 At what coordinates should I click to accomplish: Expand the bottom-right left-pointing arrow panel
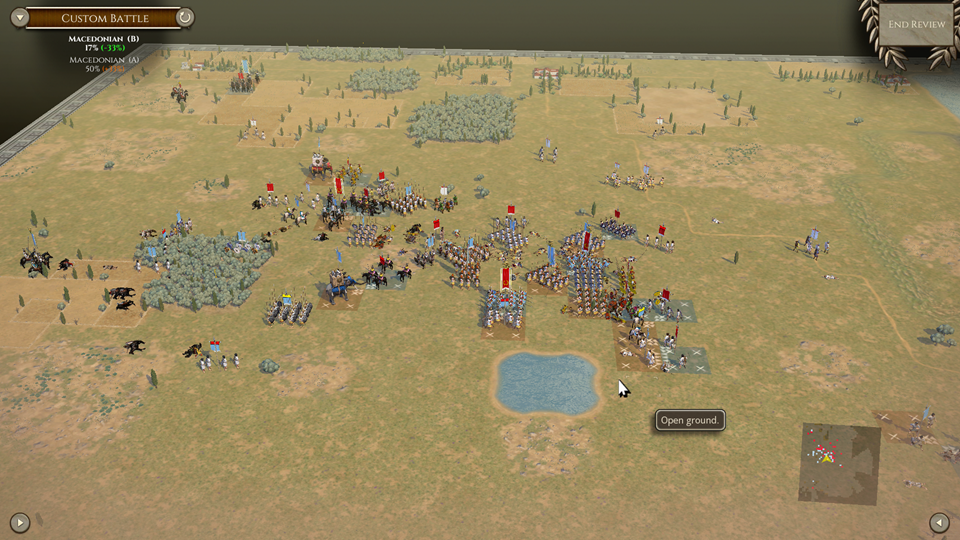click(x=939, y=521)
